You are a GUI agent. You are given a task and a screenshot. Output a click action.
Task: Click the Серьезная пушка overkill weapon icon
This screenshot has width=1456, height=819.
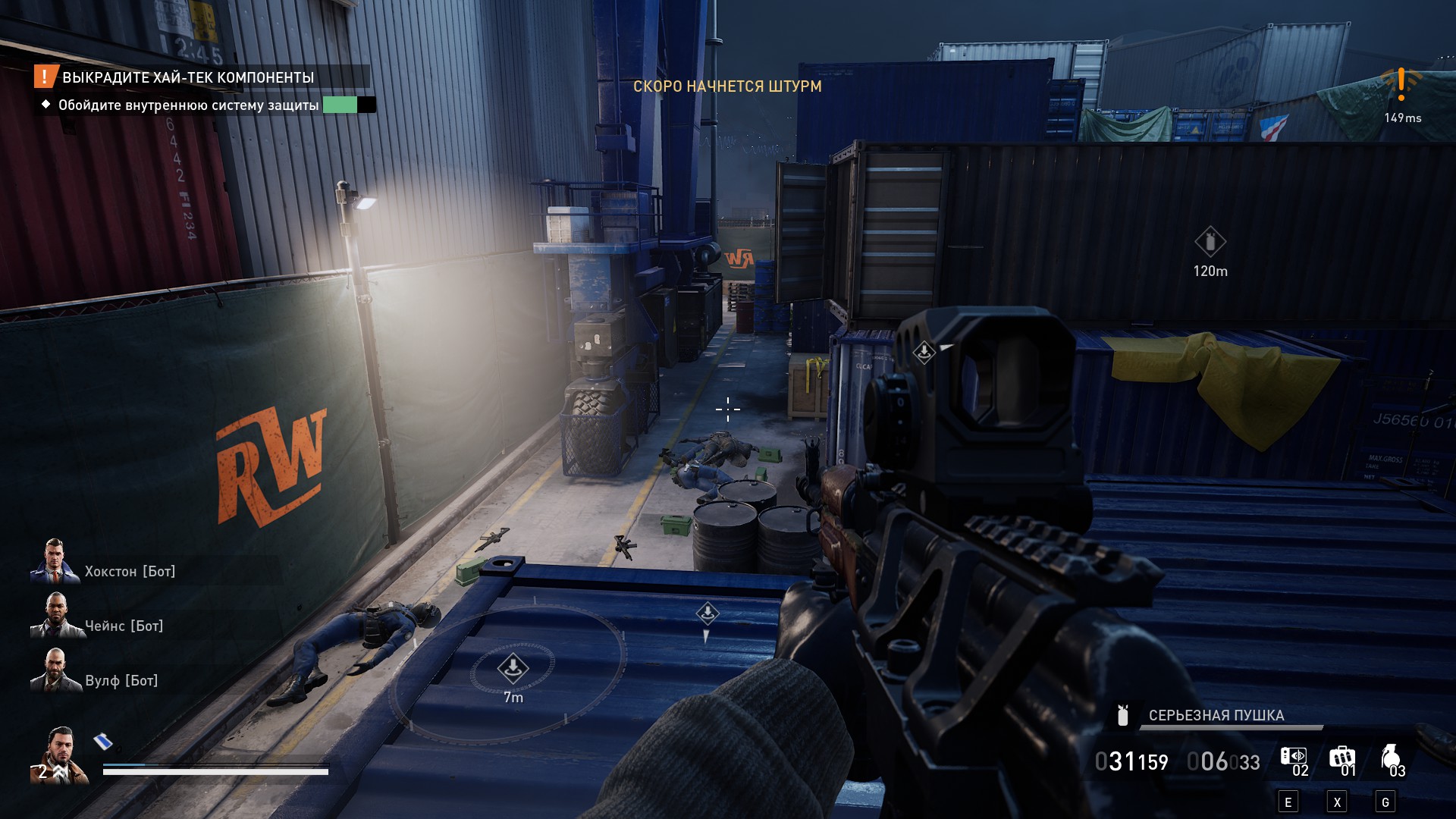pyautogui.click(x=1123, y=715)
